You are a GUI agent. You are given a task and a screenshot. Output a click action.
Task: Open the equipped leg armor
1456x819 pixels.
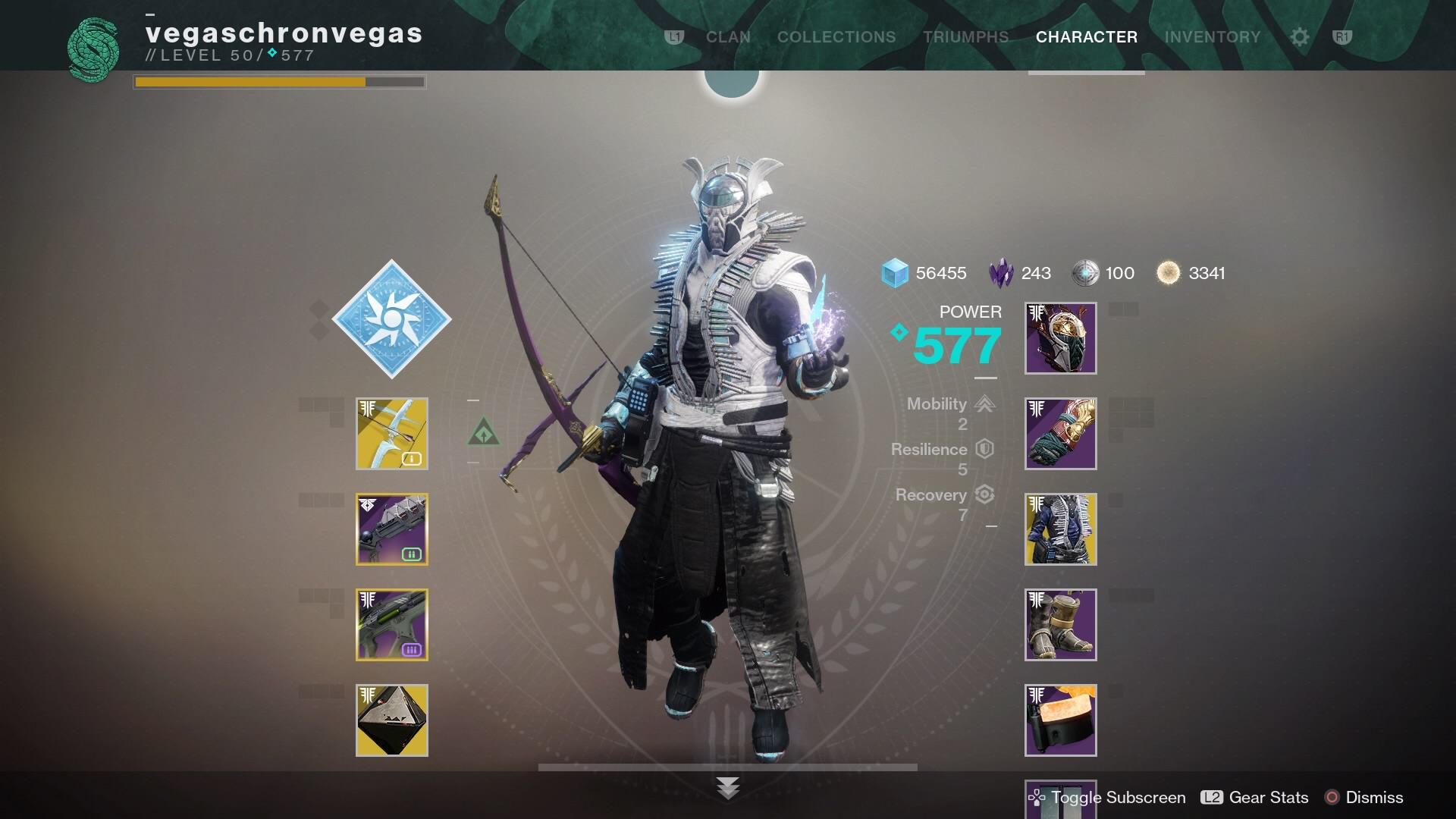[1059, 625]
